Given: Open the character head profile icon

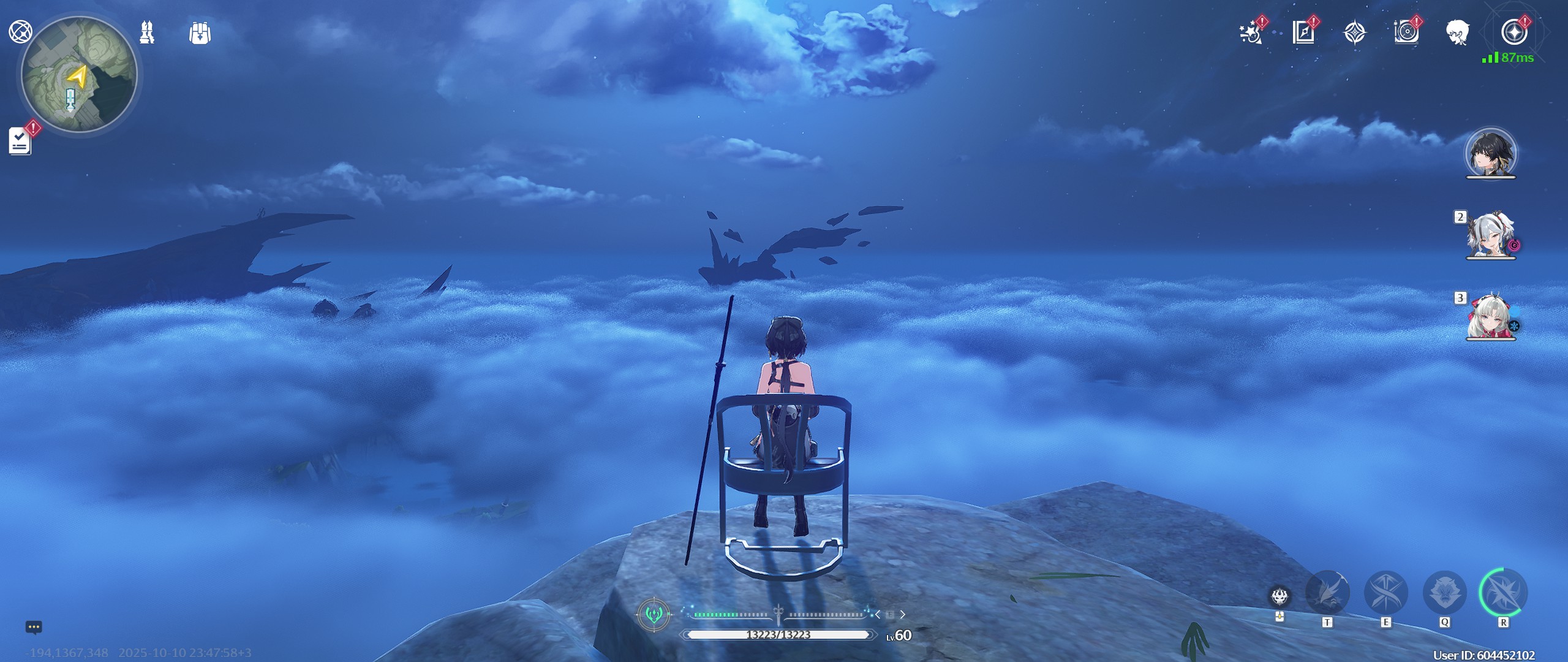Looking at the screenshot, I should pos(1458,32).
